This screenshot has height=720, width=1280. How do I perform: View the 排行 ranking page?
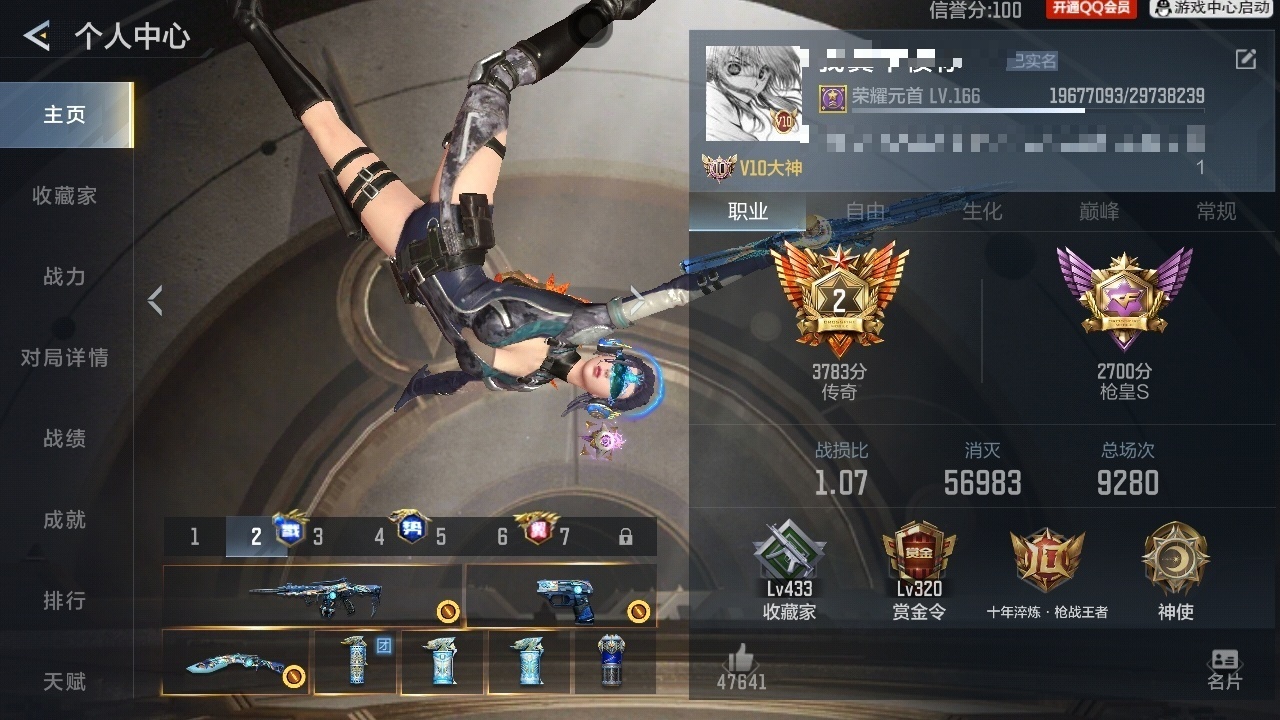pyautogui.click(x=65, y=601)
